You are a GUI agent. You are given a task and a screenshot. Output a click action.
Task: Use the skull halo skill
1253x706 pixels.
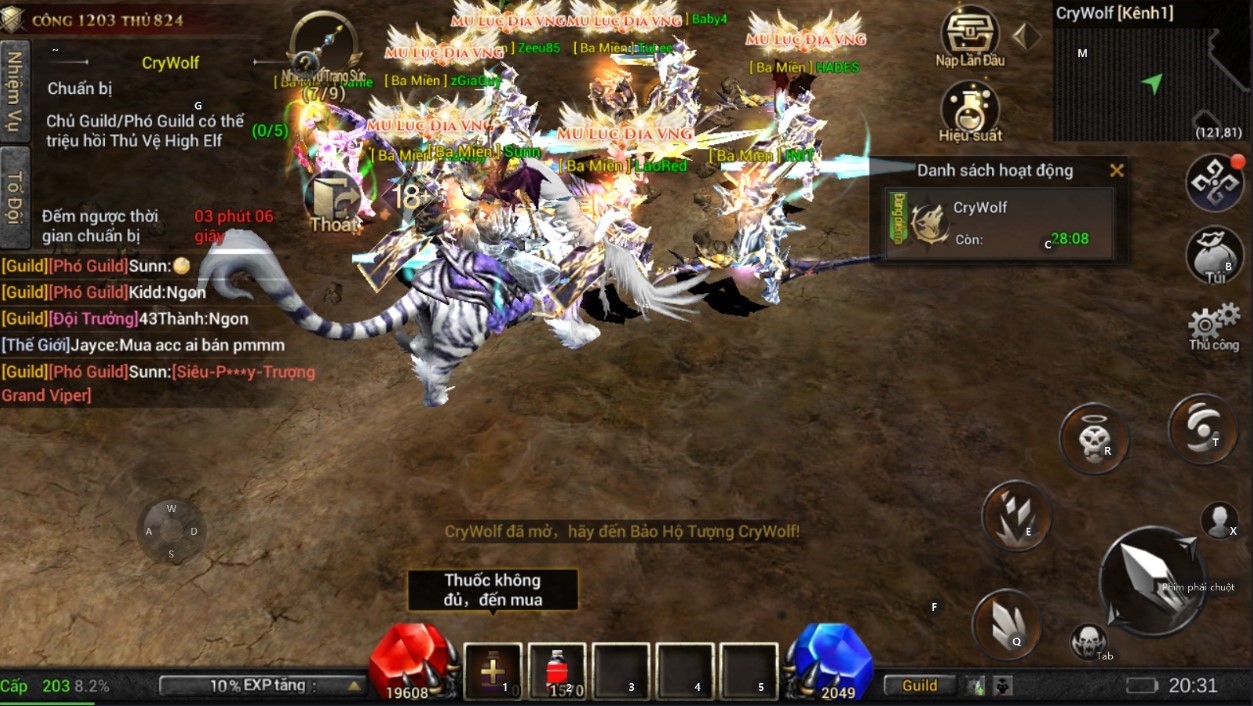point(1094,438)
